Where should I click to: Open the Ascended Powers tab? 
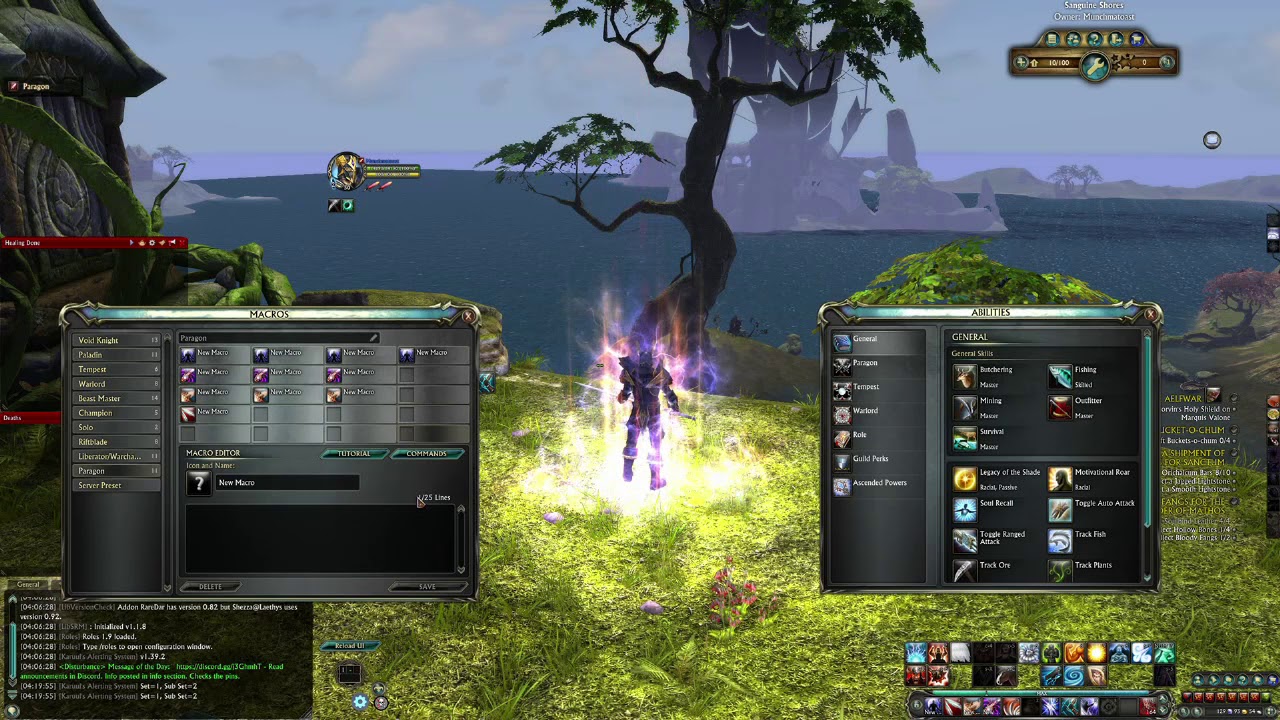click(x=878, y=483)
